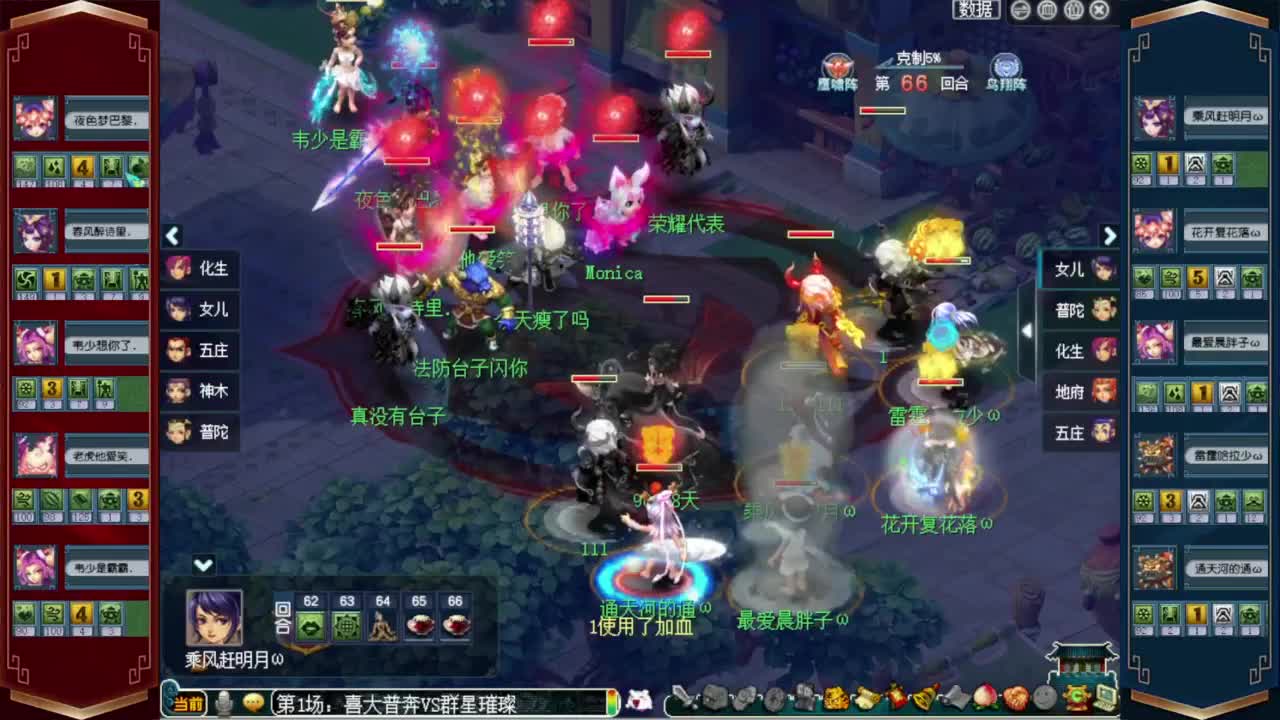Viewport: 1280px width, 720px height.
Task: Click the downward chevron above the player portrait
Action: 203,563
